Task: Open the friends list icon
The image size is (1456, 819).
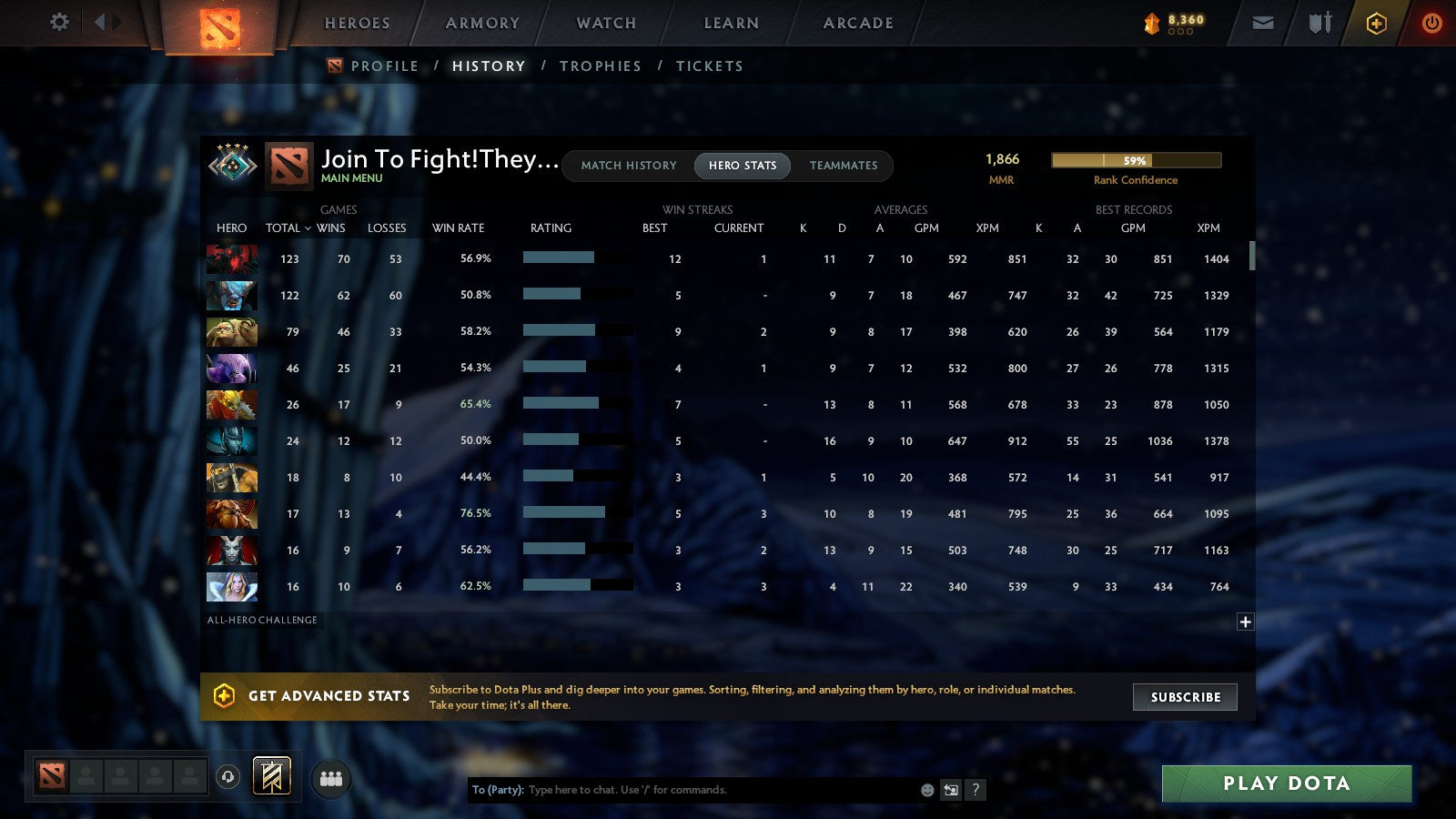Action: click(331, 777)
